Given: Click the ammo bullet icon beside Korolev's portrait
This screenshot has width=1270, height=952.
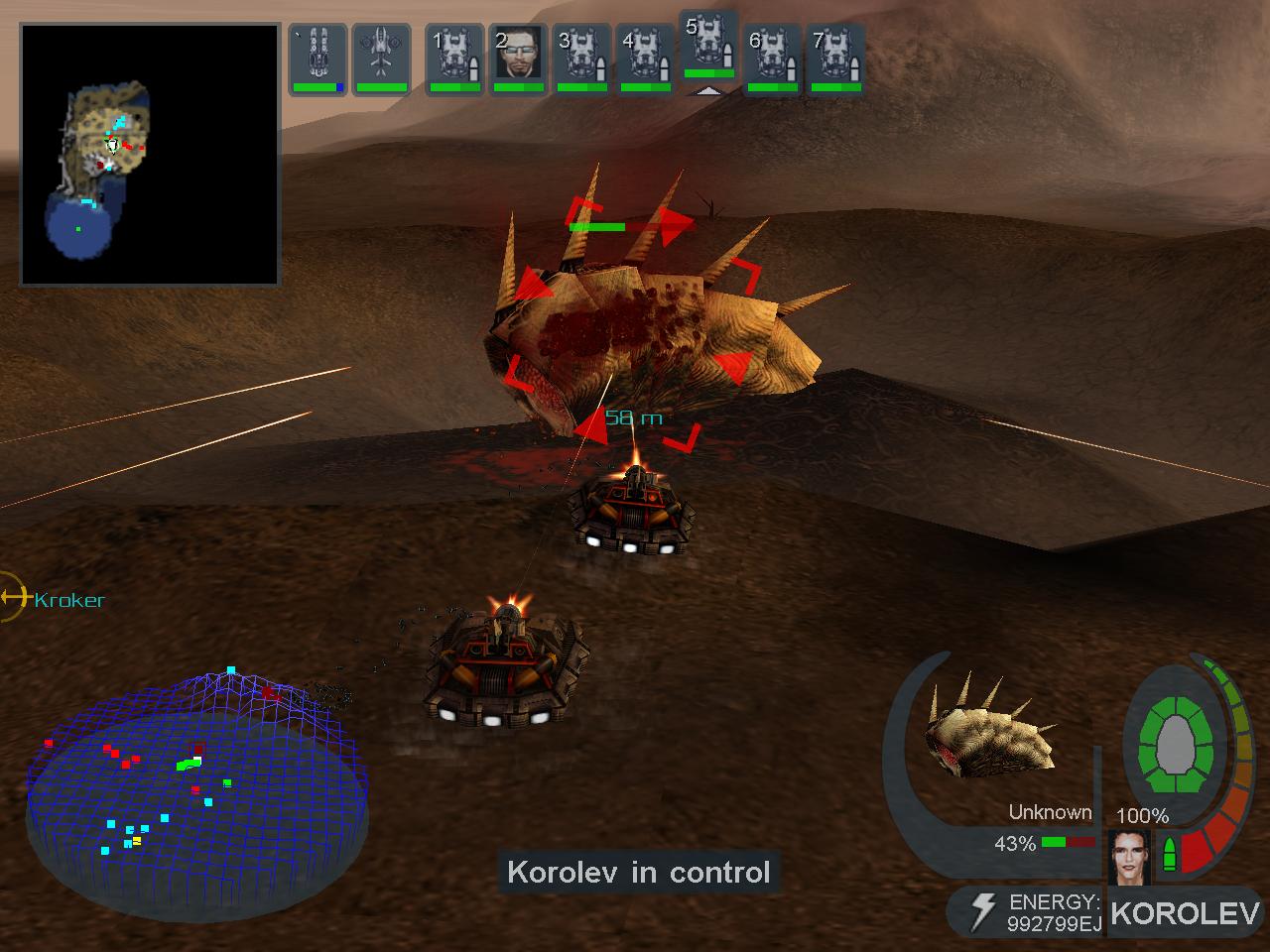Looking at the screenshot, I should [1172, 851].
